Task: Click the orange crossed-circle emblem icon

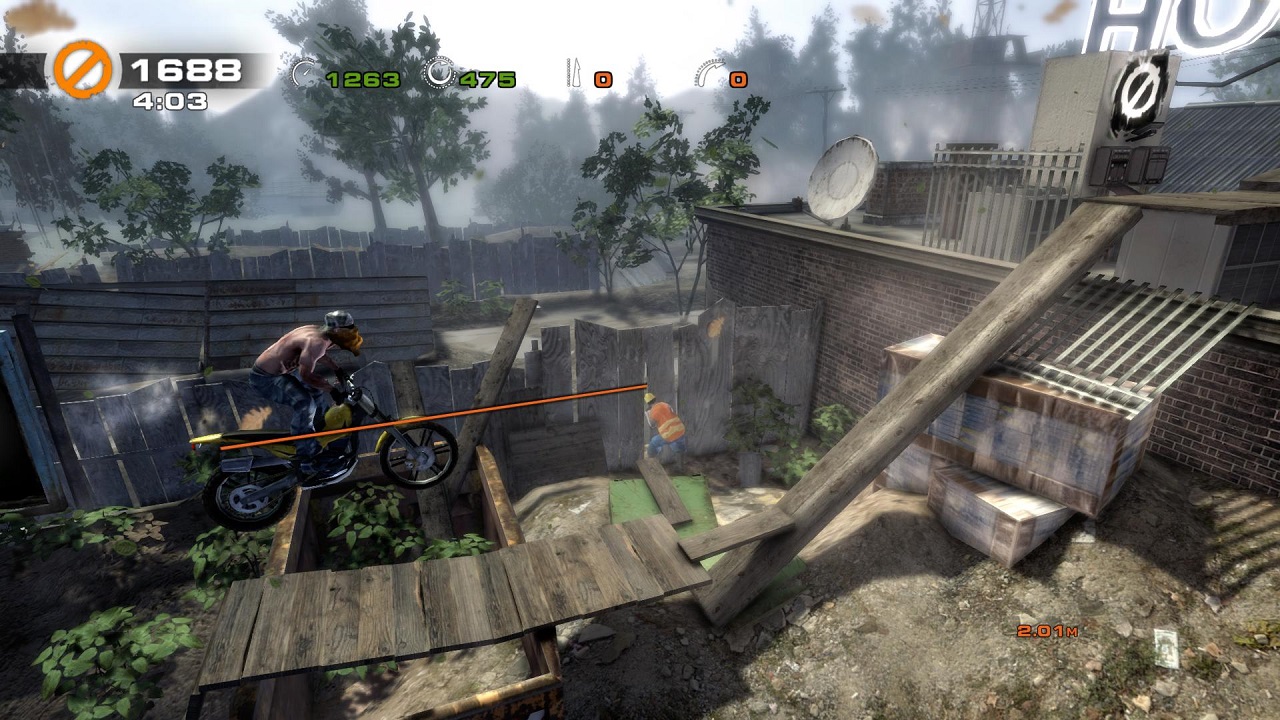Action: coord(82,69)
